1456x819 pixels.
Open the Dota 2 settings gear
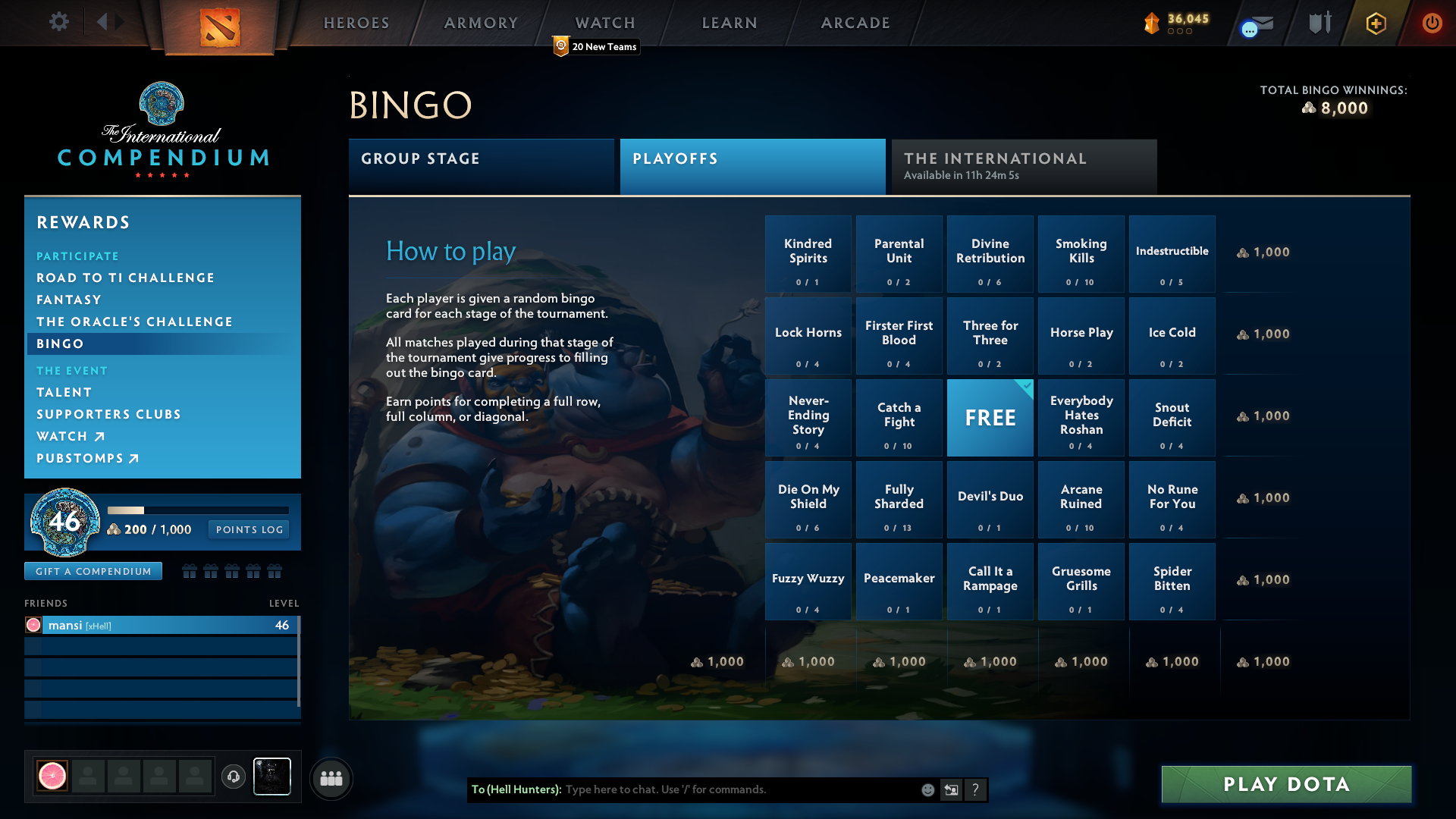click(59, 23)
